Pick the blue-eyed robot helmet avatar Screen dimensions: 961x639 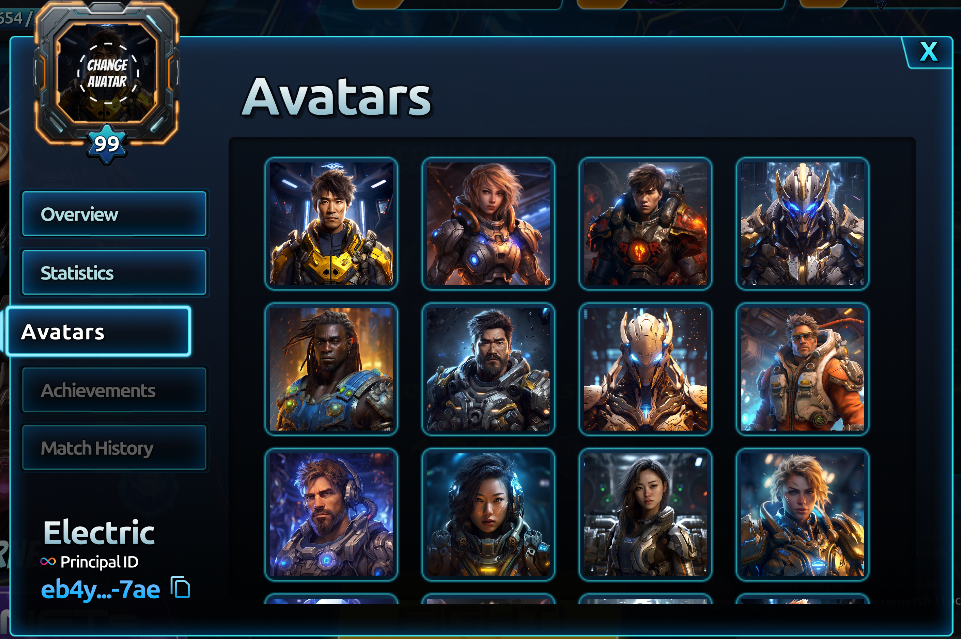(x=802, y=223)
